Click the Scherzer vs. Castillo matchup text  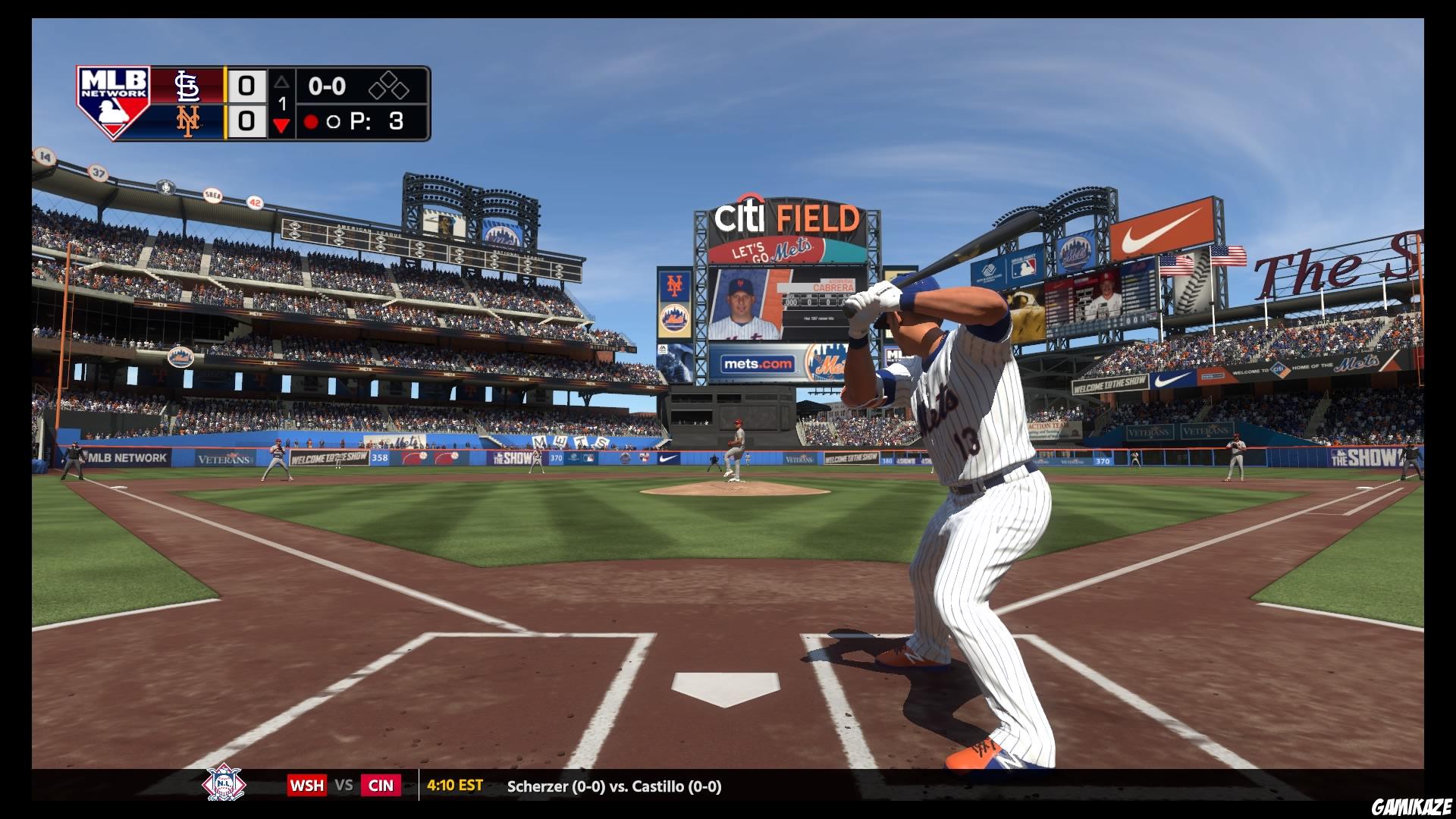click(x=614, y=786)
